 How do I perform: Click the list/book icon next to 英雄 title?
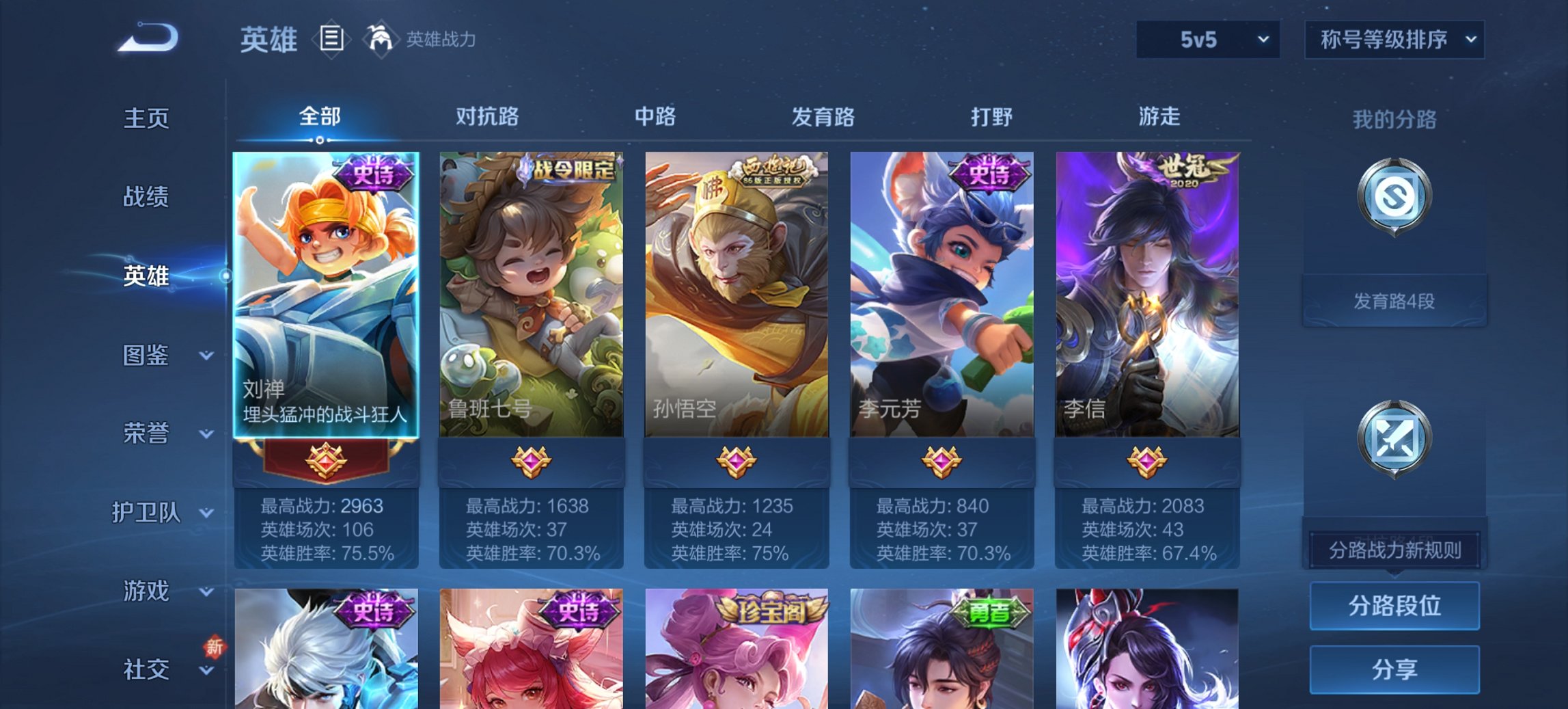point(331,39)
